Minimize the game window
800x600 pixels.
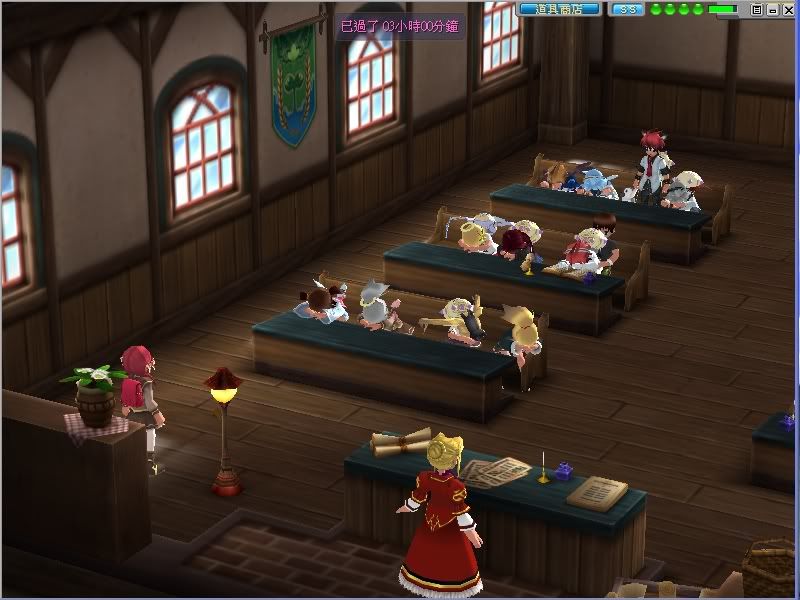click(771, 9)
